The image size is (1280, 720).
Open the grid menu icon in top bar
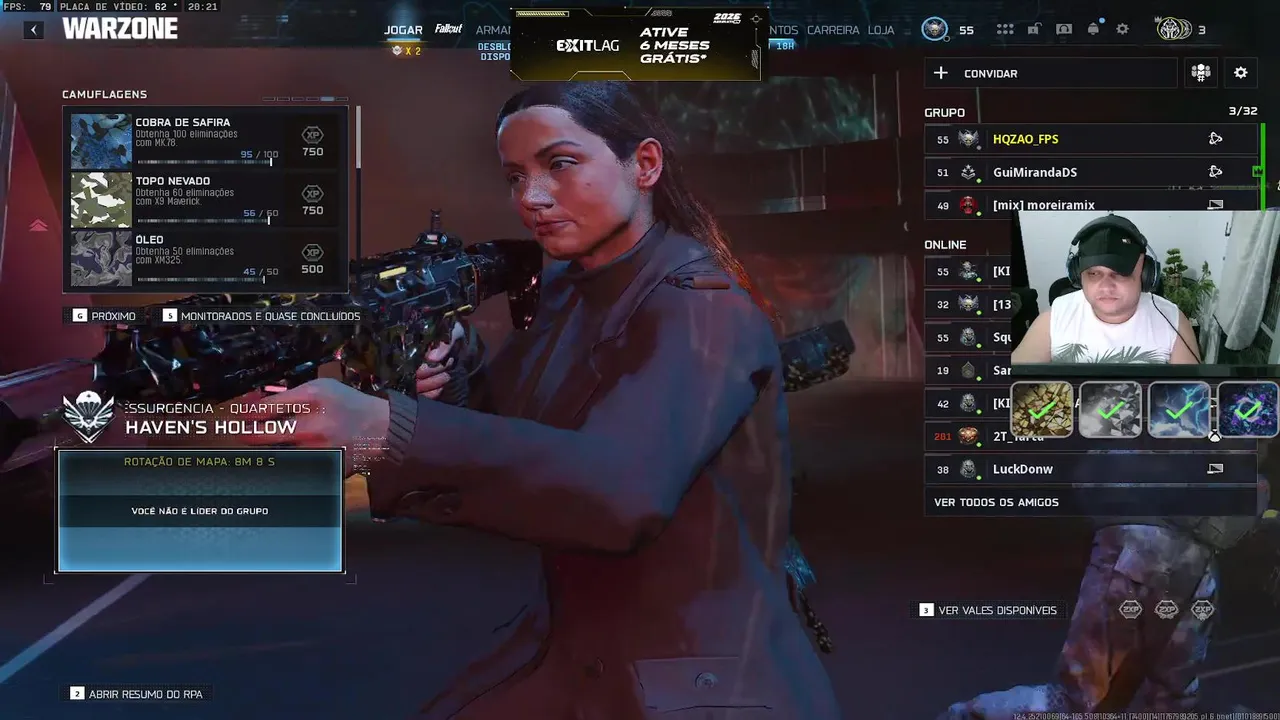coord(1005,30)
